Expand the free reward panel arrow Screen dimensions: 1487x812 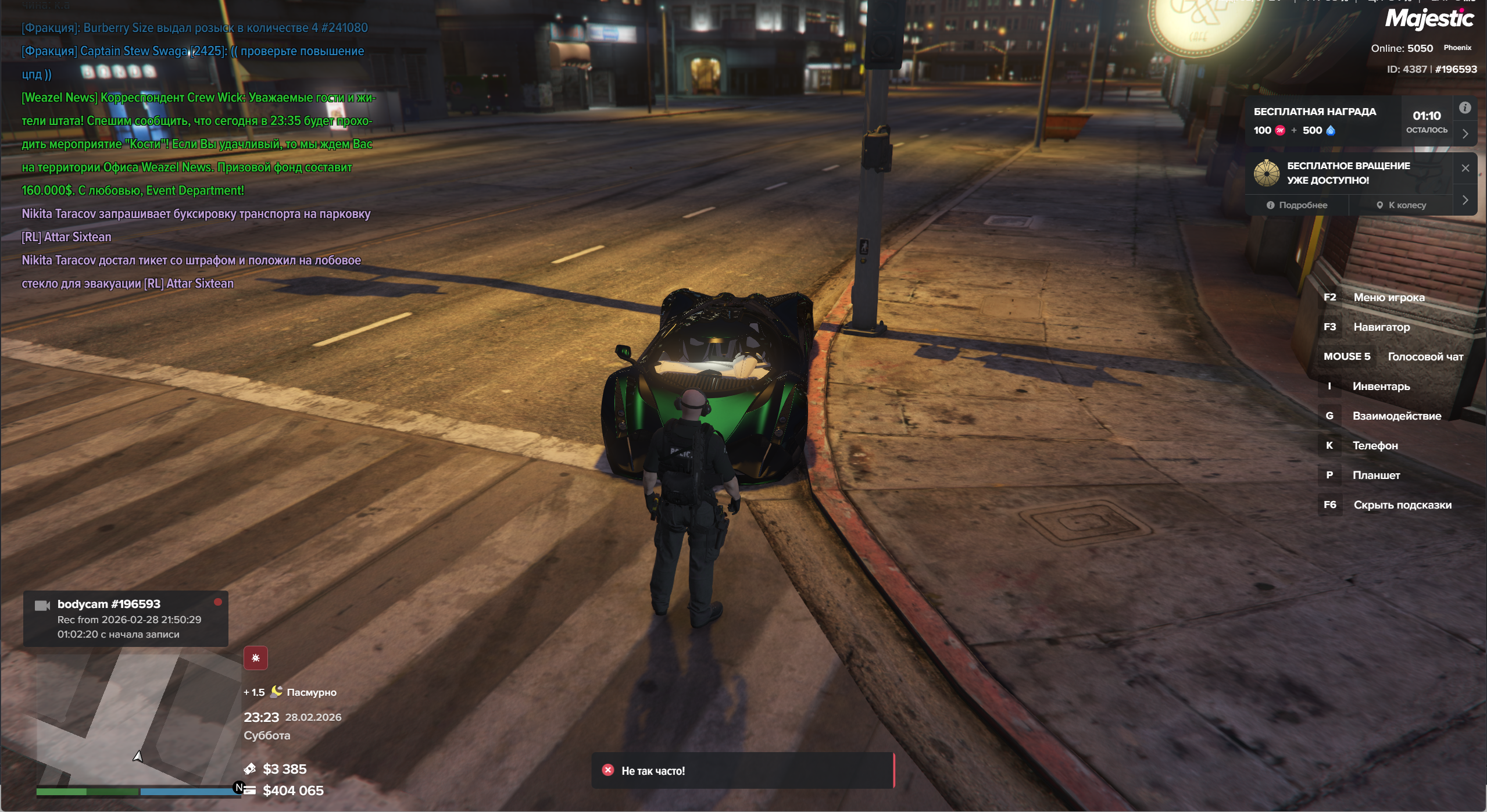pyautogui.click(x=1465, y=134)
